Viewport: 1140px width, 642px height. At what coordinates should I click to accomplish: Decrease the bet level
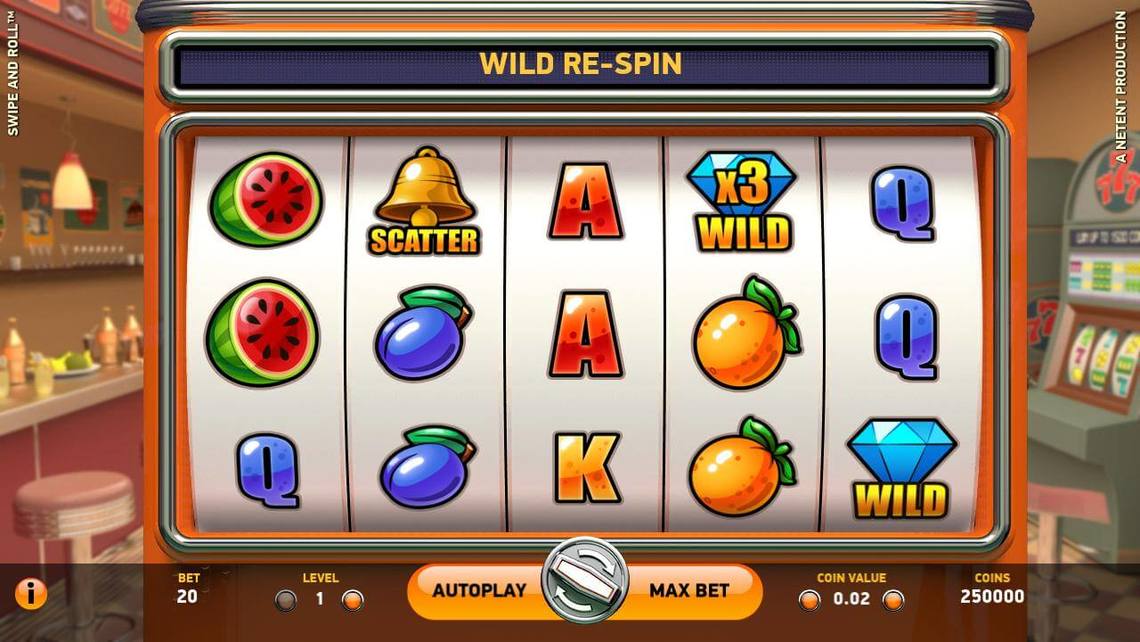point(286,600)
